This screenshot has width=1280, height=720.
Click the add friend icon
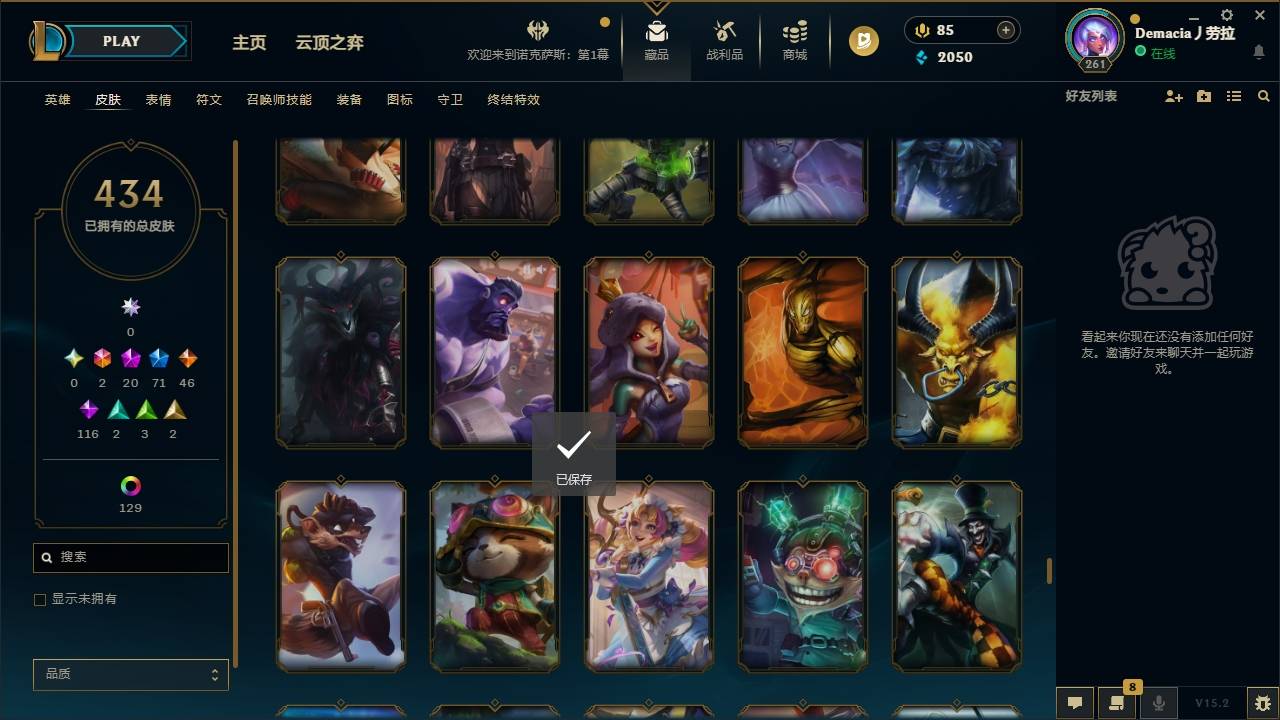pos(1172,96)
